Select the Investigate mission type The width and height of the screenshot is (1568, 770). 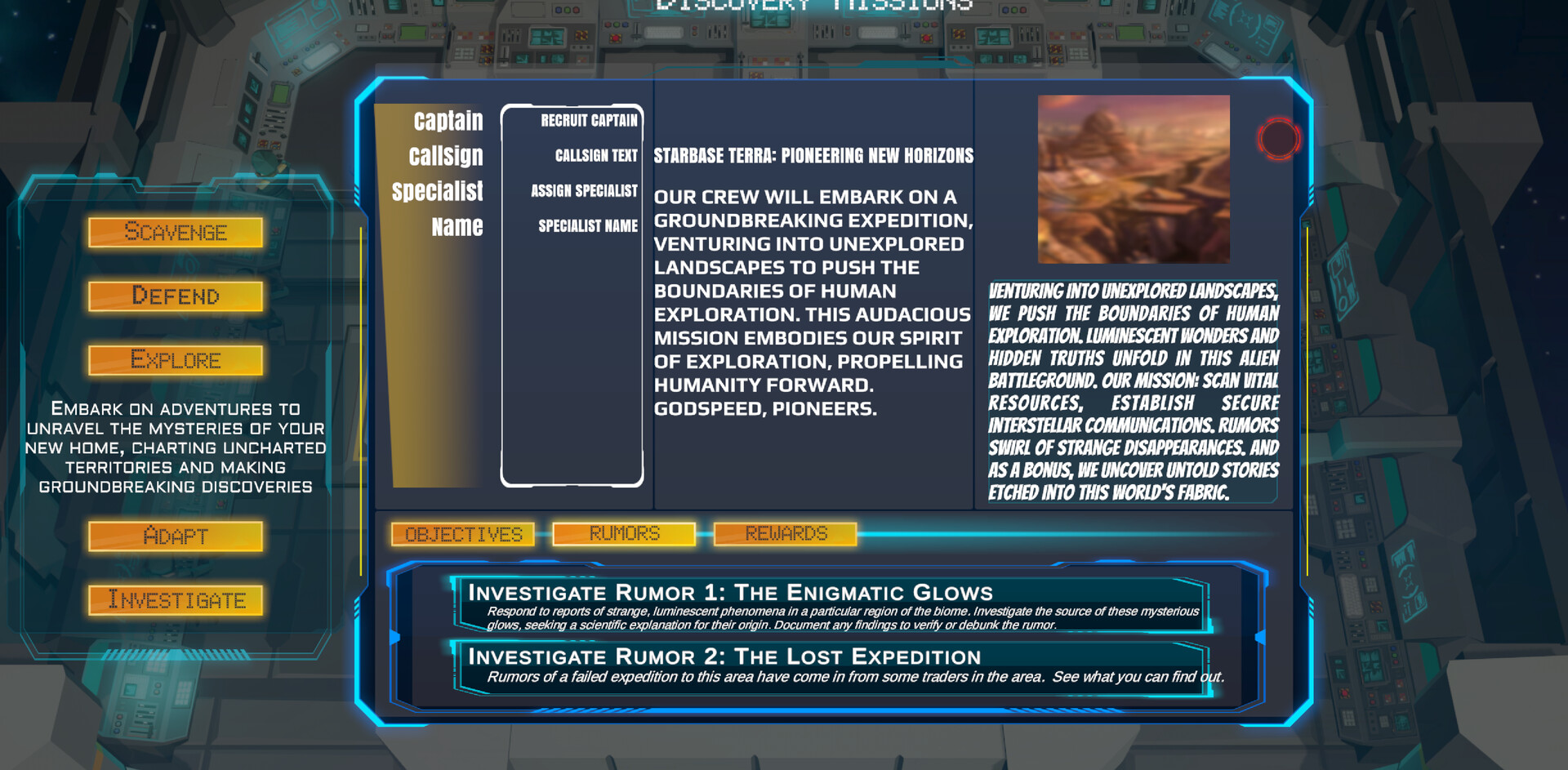[x=176, y=600]
